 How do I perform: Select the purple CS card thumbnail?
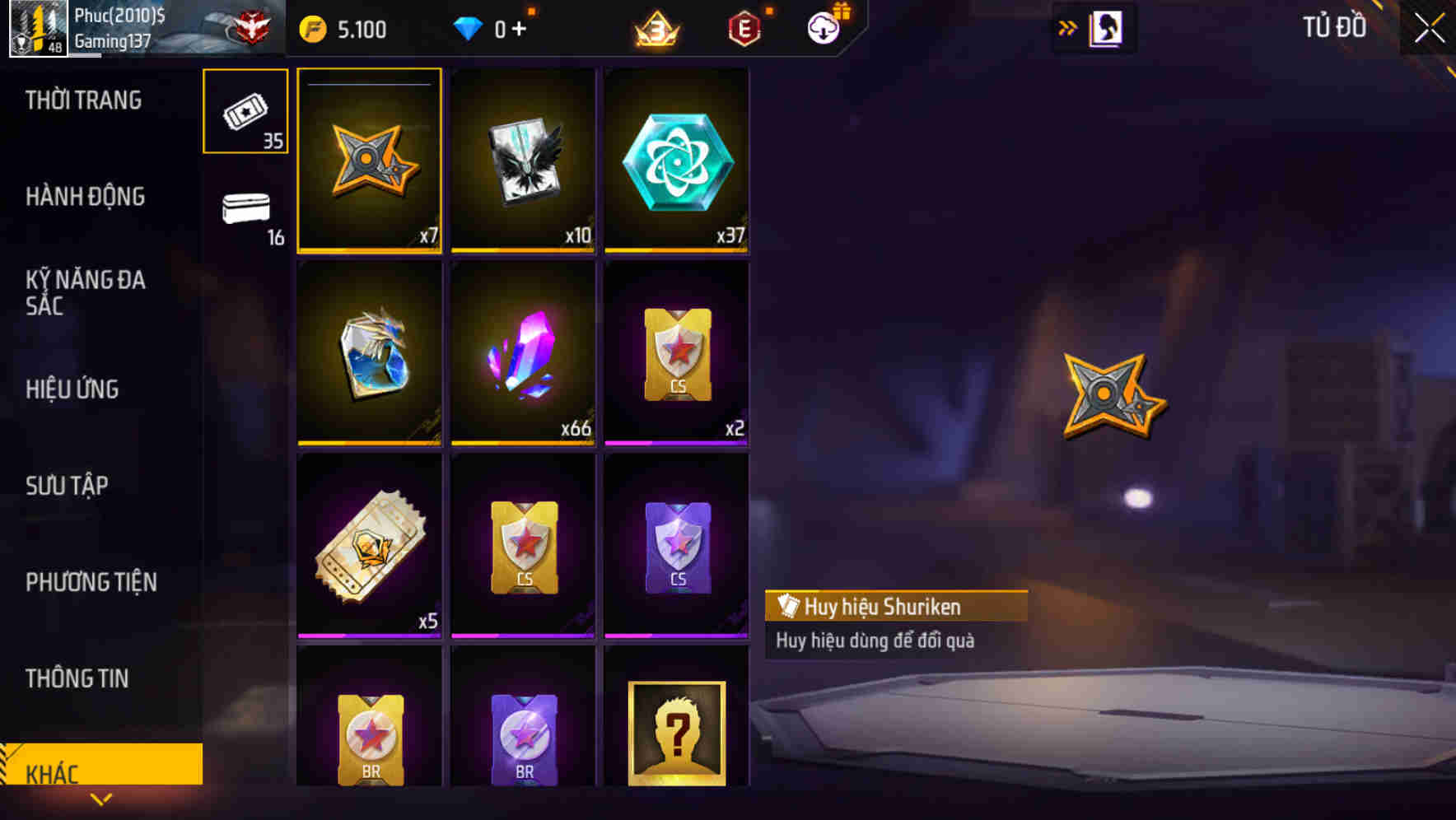[675, 543]
